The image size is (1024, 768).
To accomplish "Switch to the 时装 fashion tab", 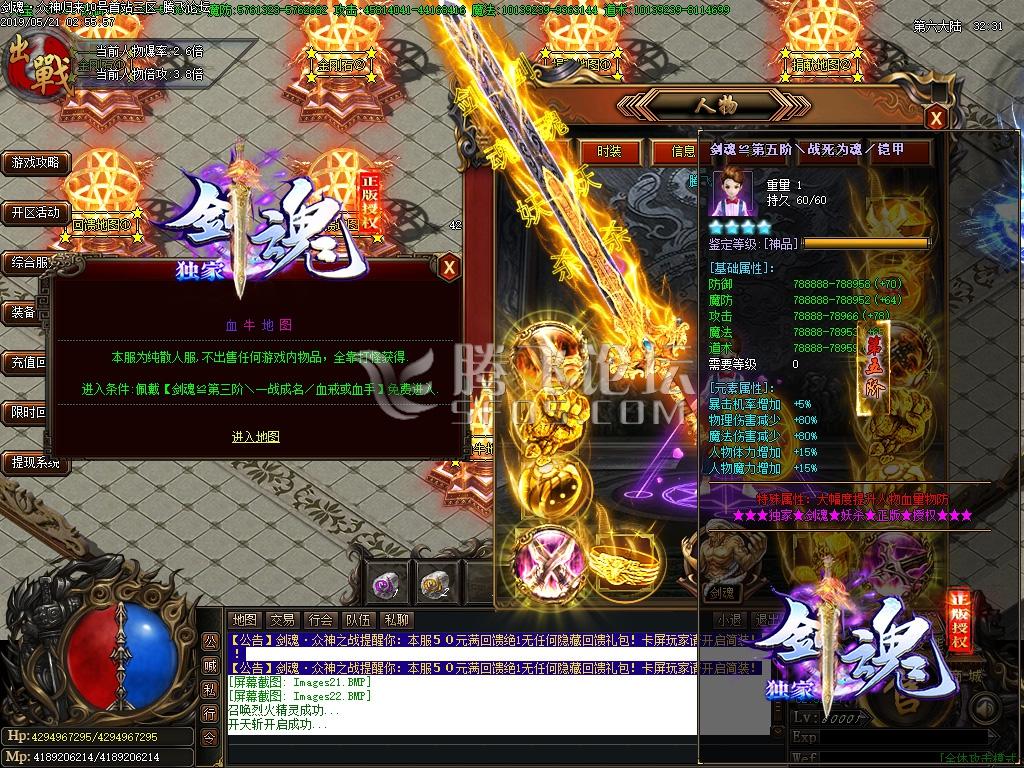I will [609, 152].
